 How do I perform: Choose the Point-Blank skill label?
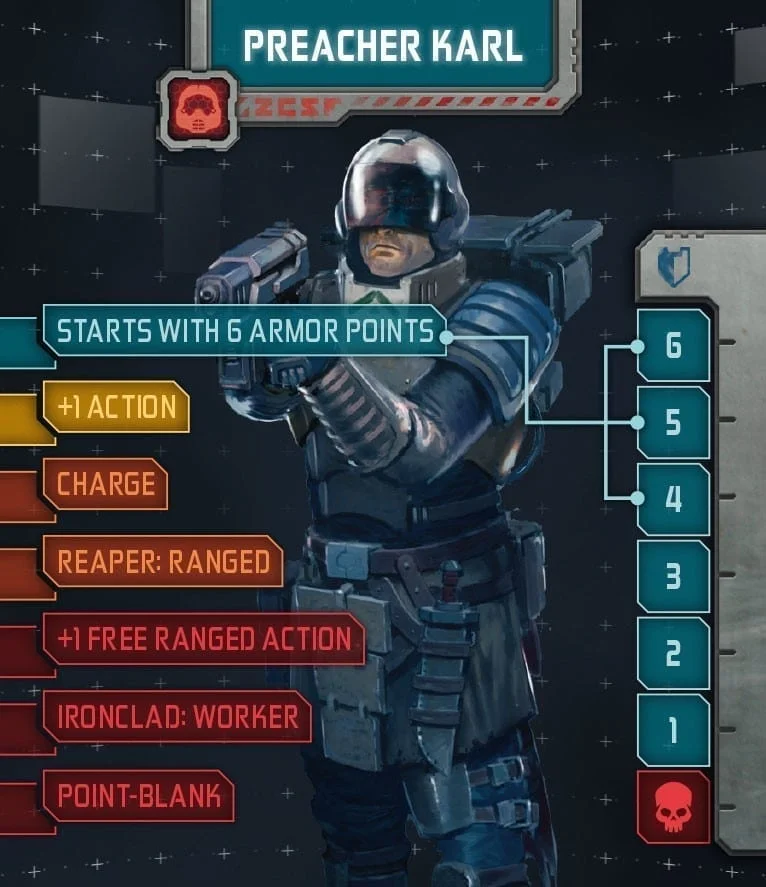click(138, 795)
